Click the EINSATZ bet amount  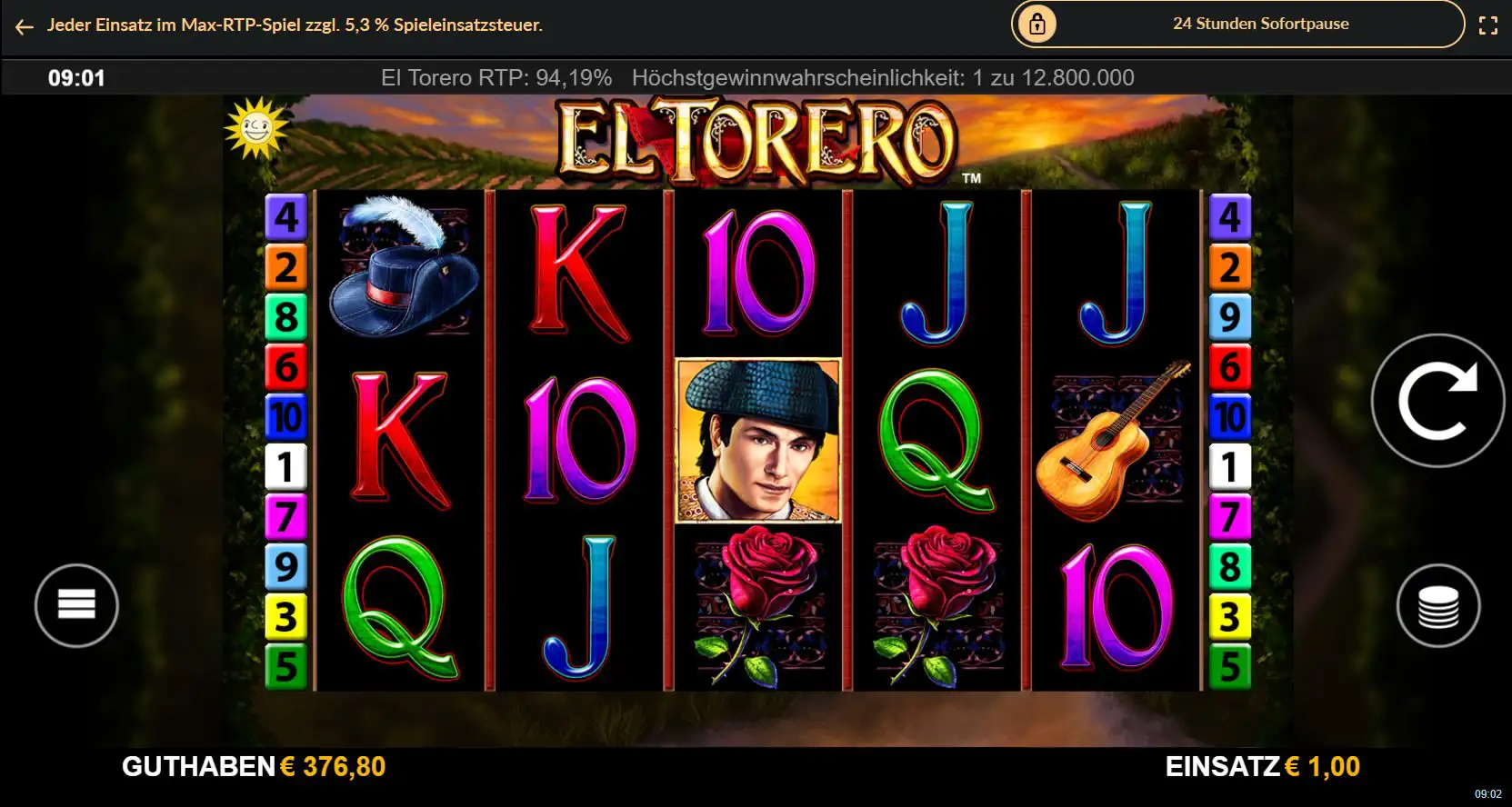point(1321,766)
